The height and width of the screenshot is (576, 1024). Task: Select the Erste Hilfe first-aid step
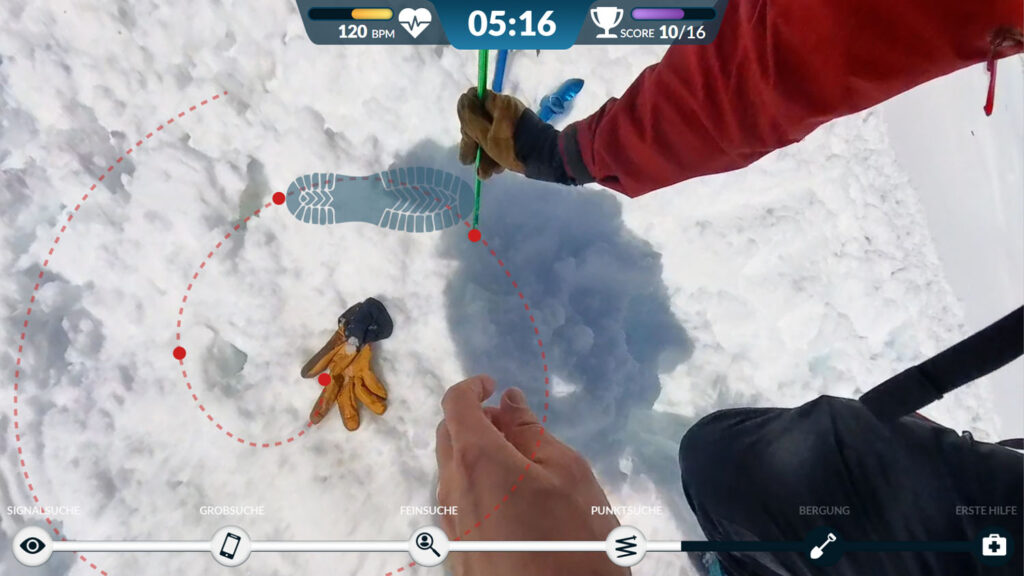tap(993, 545)
